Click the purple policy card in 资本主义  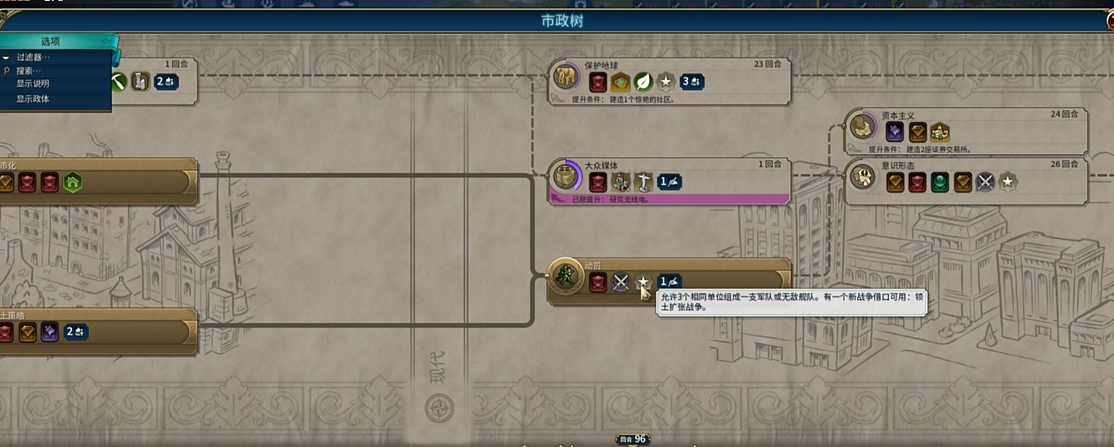tap(895, 132)
